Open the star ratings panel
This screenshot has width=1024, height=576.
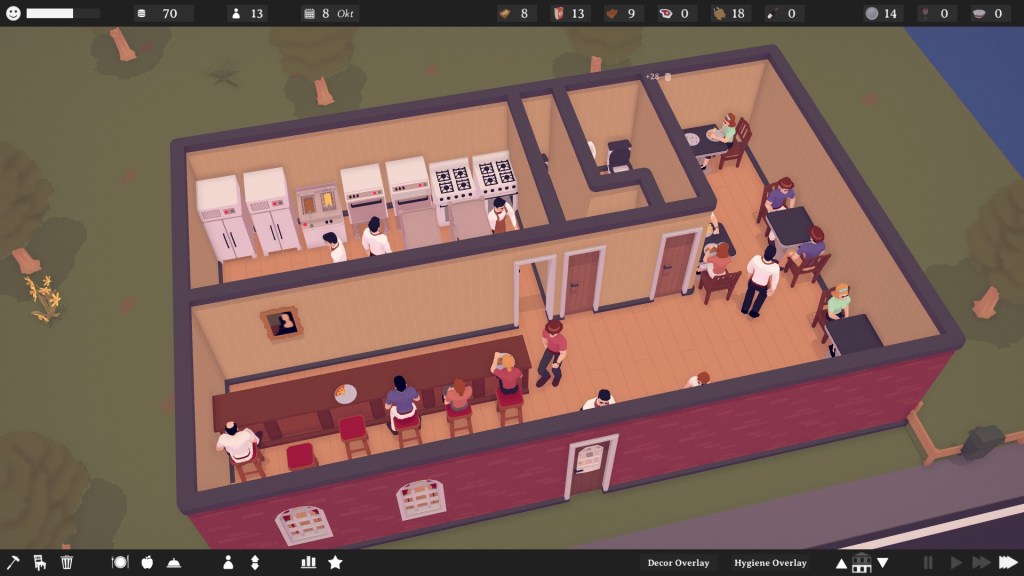pyautogui.click(x=335, y=562)
